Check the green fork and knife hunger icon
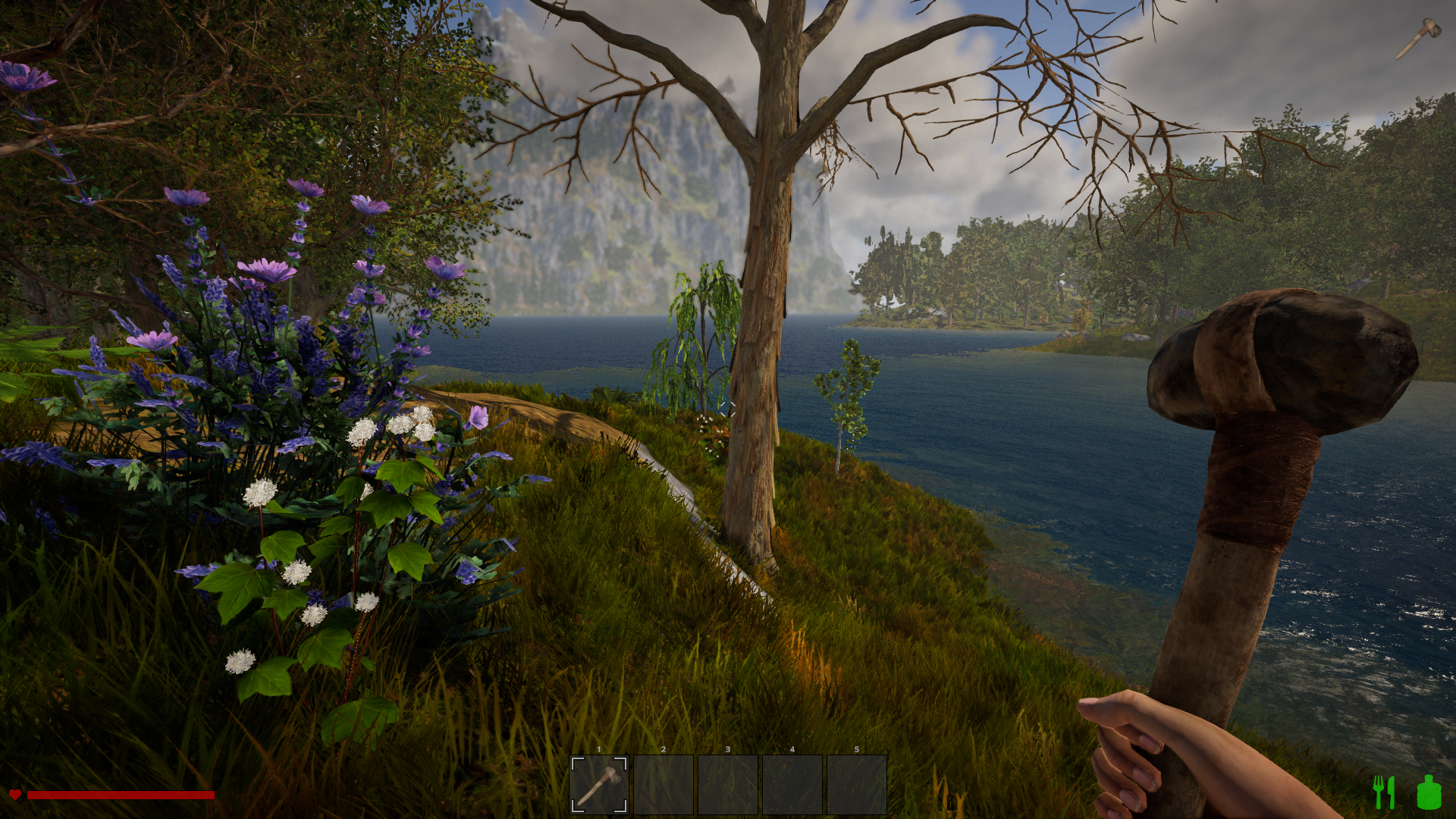This screenshot has height=819, width=1456. 1384,792
